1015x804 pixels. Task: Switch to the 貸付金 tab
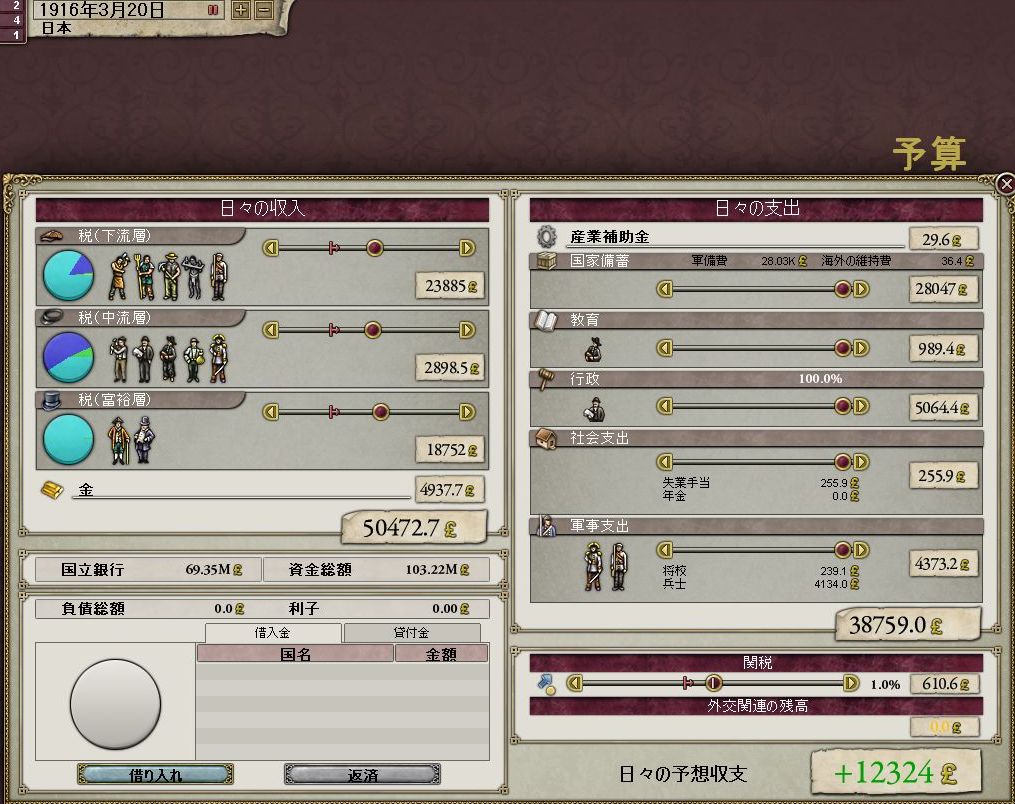pyautogui.click(x=411, y=633)
